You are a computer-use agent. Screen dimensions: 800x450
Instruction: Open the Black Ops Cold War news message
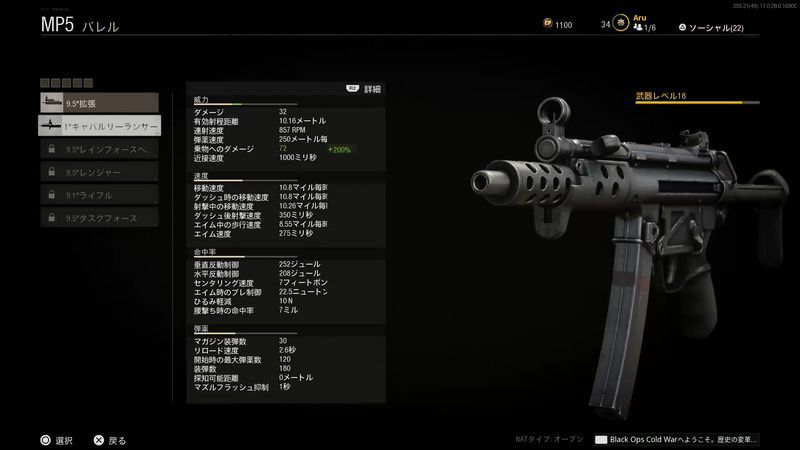(676, 439)
